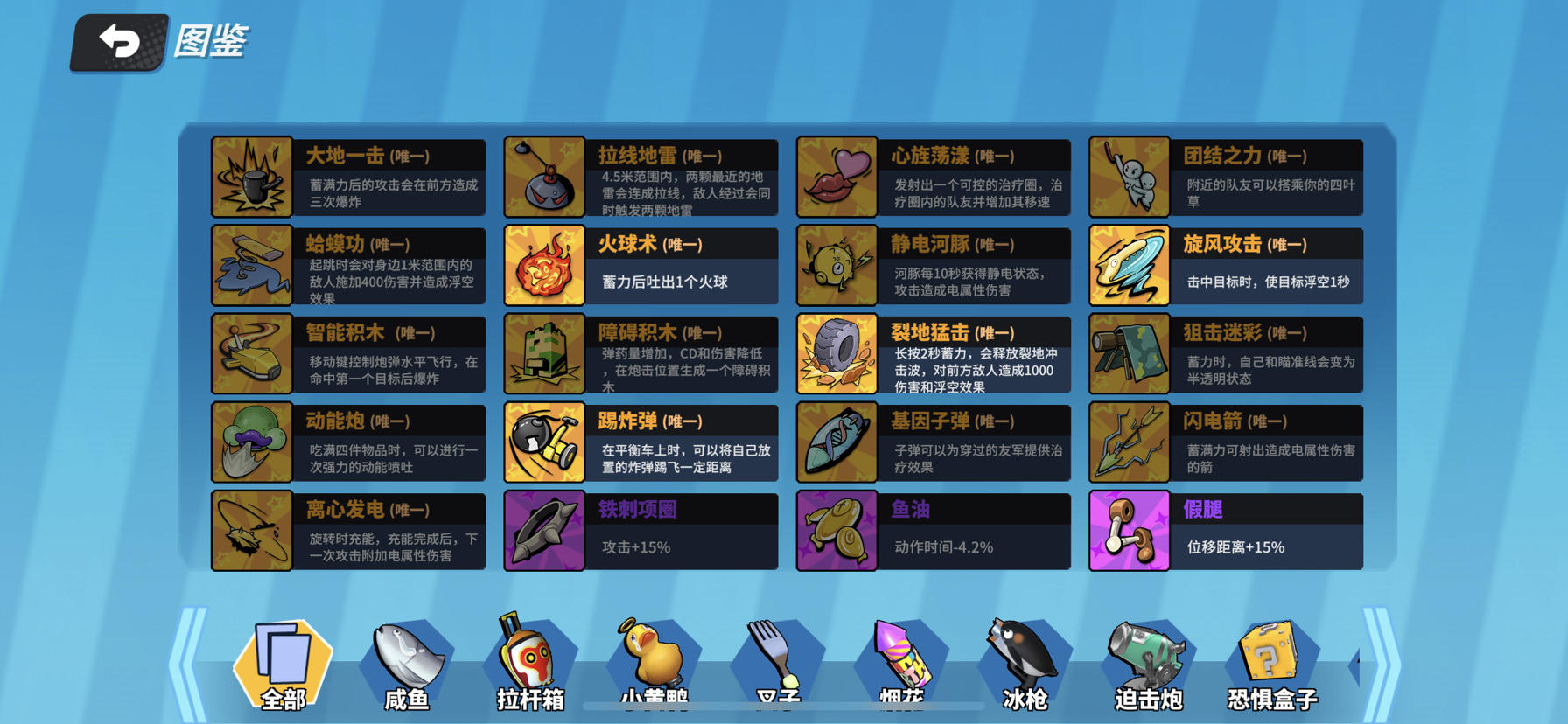Open the 拉杆箱 category icon
The image size is (1568, 724).
(528, 663)
